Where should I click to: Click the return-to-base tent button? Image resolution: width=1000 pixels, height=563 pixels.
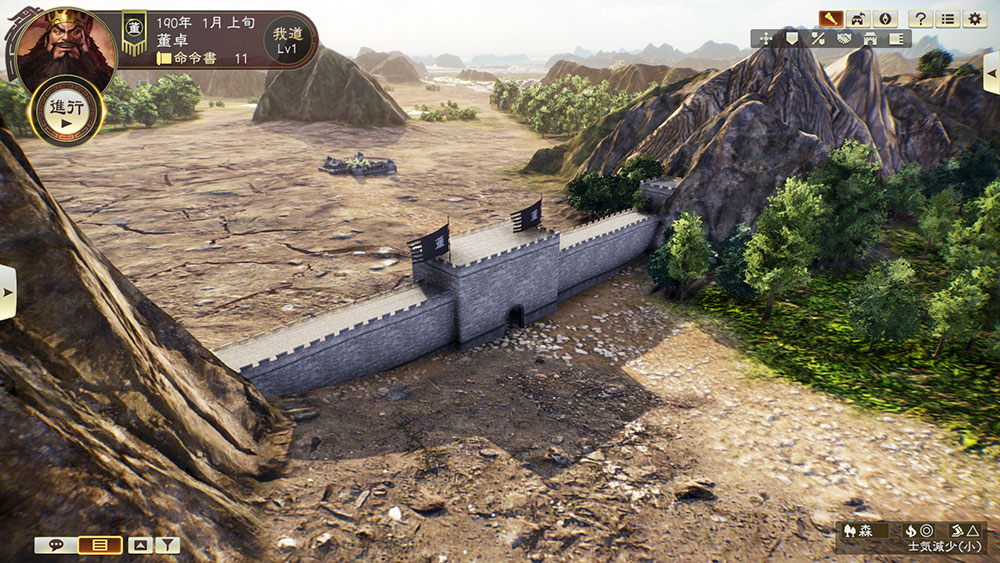pyautogui.click(x=858, y=18)
